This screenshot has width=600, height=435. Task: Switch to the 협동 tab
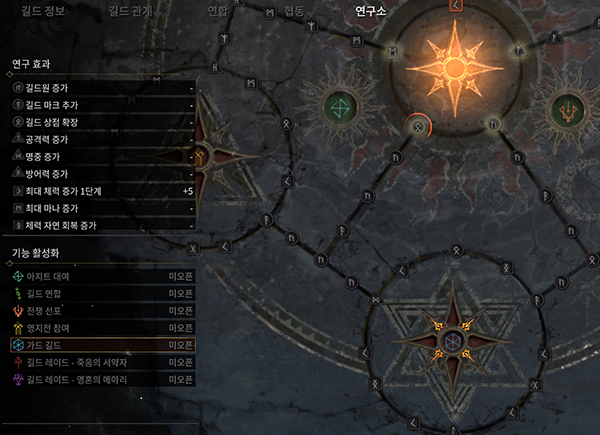pos(294,12)
